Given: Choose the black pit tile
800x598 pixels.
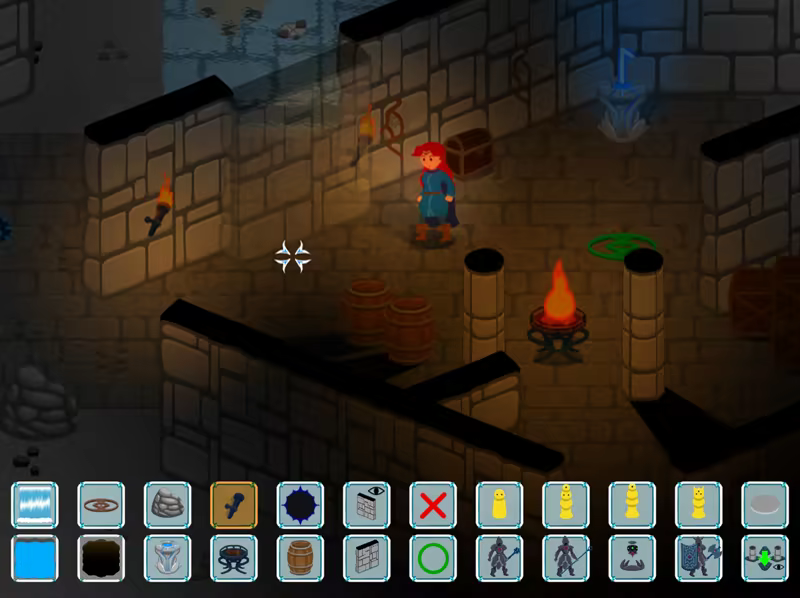Looking at the screenshot, I should point(101,558).
